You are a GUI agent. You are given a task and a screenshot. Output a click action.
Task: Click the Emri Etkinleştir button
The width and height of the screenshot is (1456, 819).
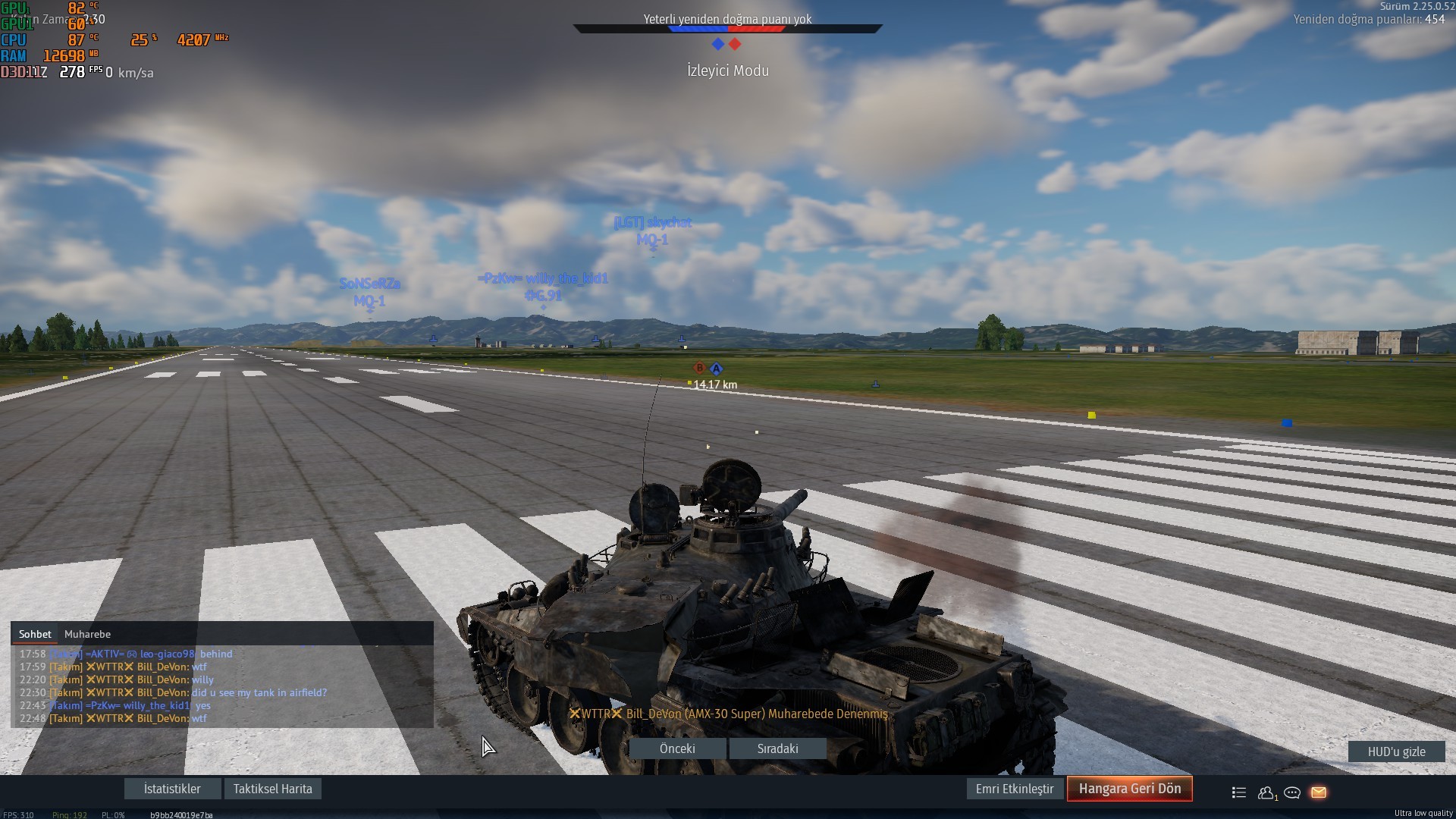1014,789
